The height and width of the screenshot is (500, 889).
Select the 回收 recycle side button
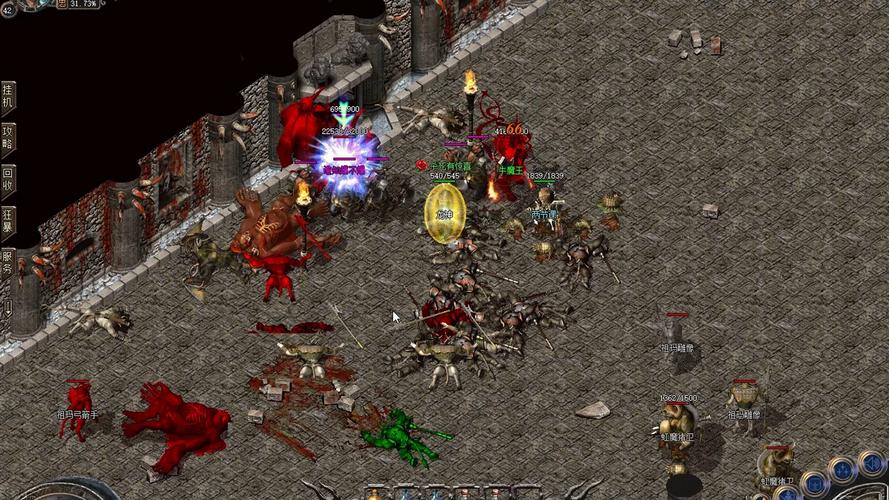click(x=8, y=181)
